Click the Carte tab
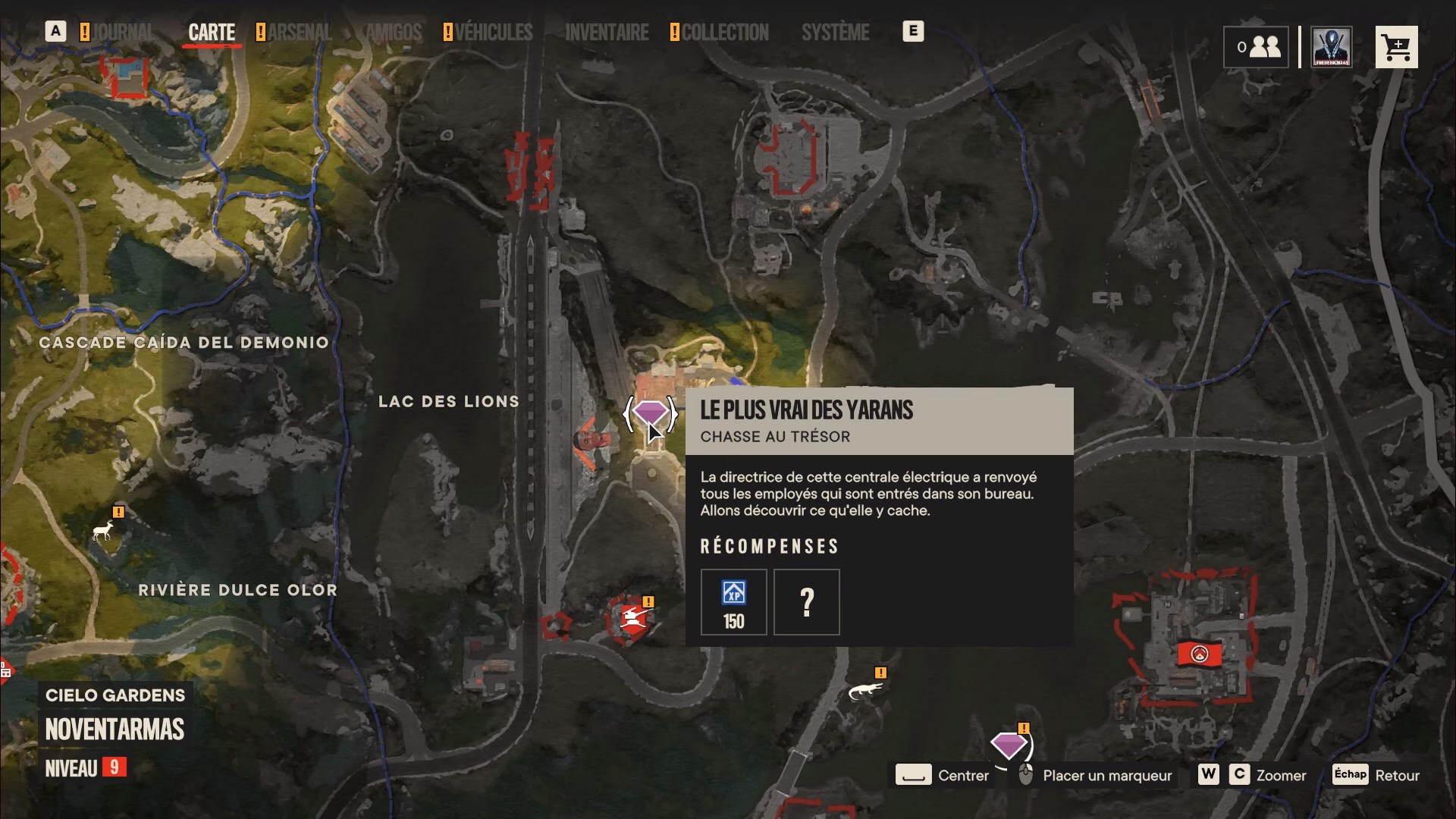The width and height of the screenshot is (1456, 819). point(212,32)
